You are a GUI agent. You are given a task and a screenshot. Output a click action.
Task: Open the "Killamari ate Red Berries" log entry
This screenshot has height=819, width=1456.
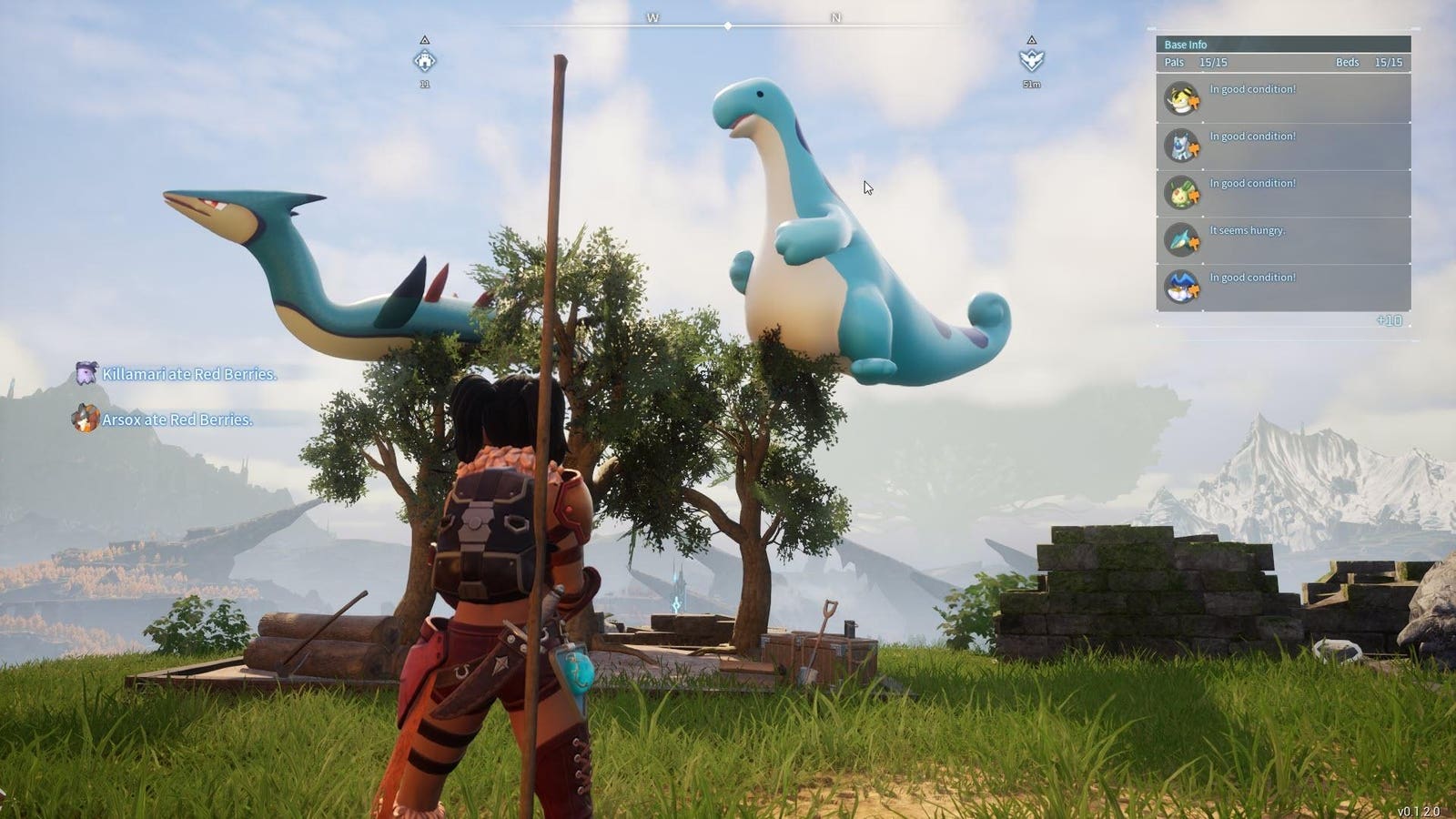pos(188,374)
